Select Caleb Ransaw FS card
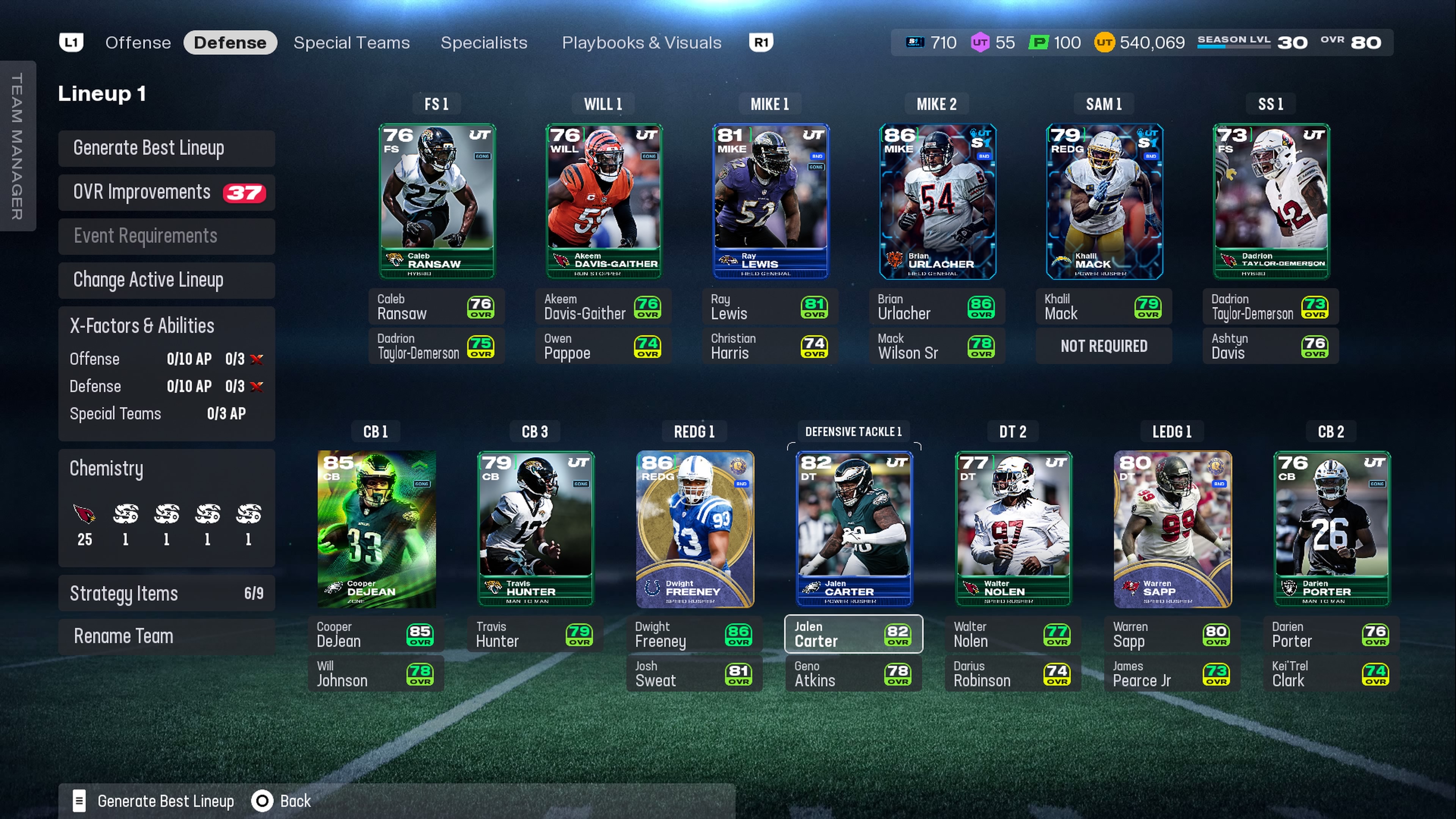Image resolution: width=1456 pixels, height=819 pixels. click(437, 201)
